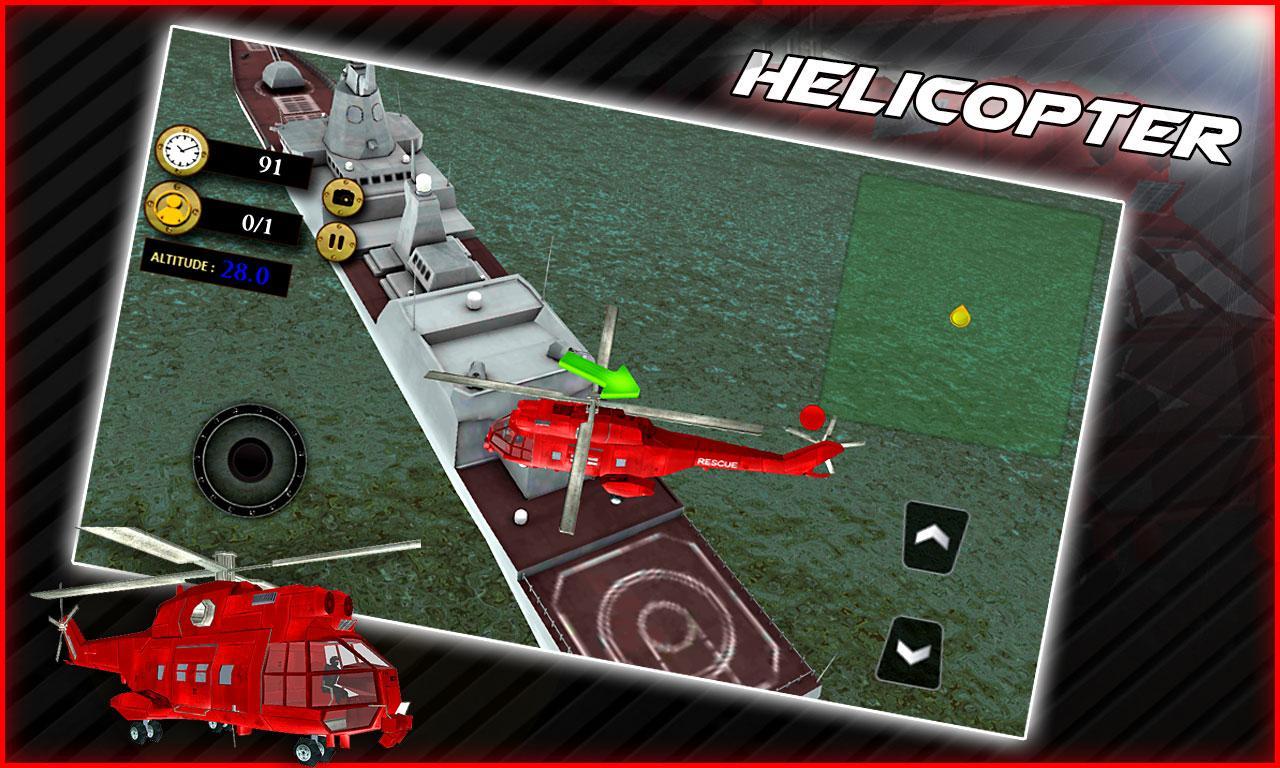
Task: Toggle ascend control on
Action: 933,538
